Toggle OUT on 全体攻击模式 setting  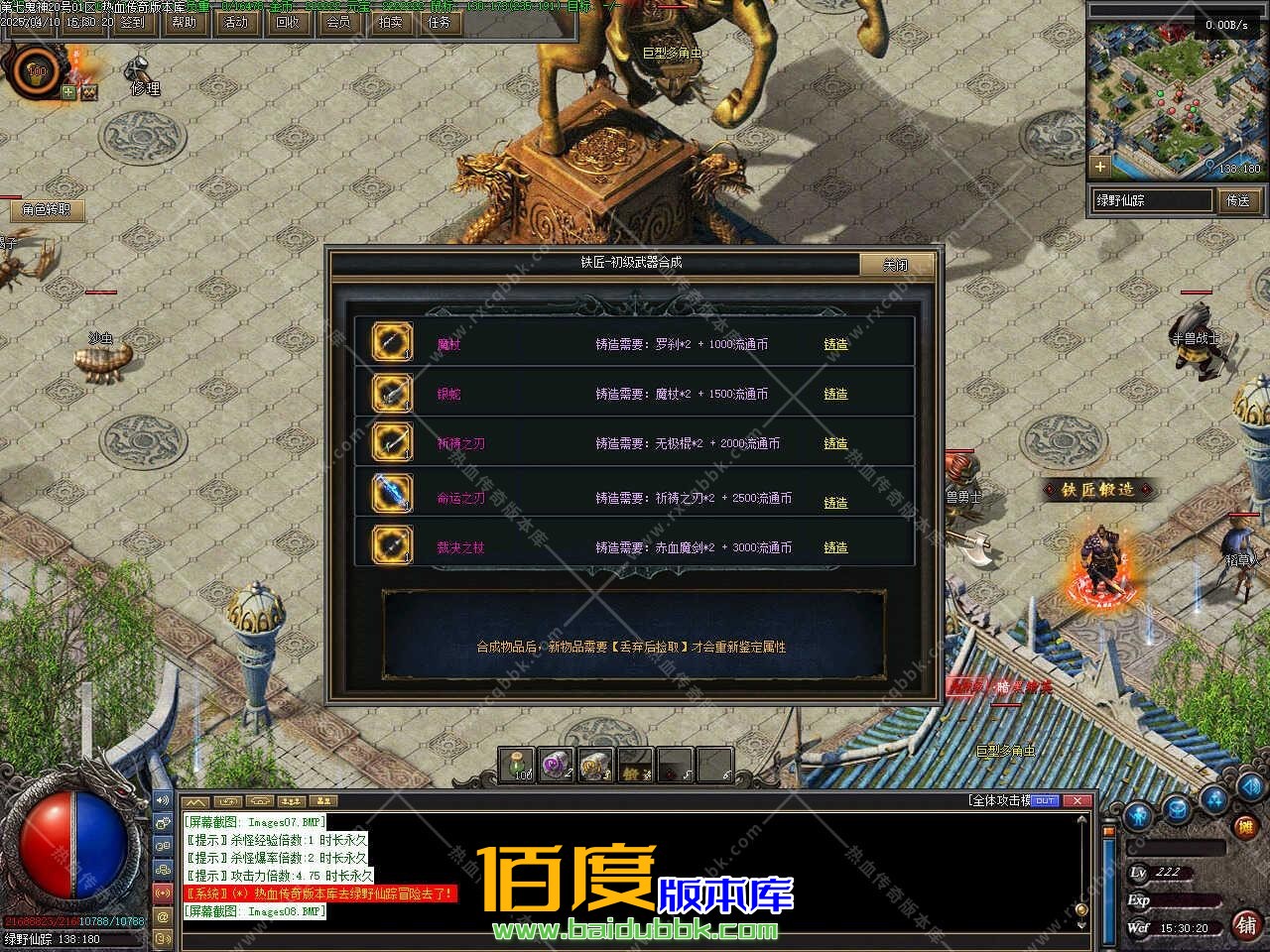1043,799
